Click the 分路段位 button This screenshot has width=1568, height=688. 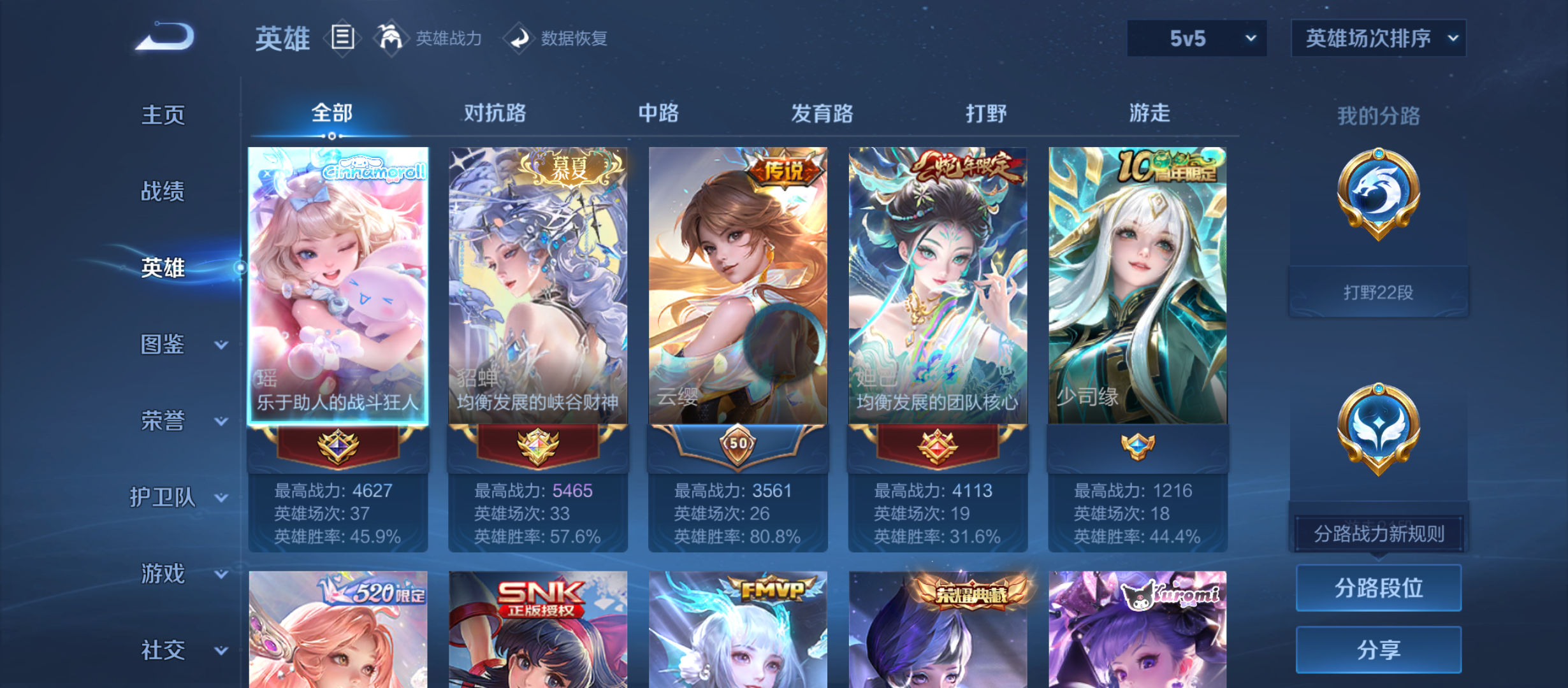point(1378,587)
